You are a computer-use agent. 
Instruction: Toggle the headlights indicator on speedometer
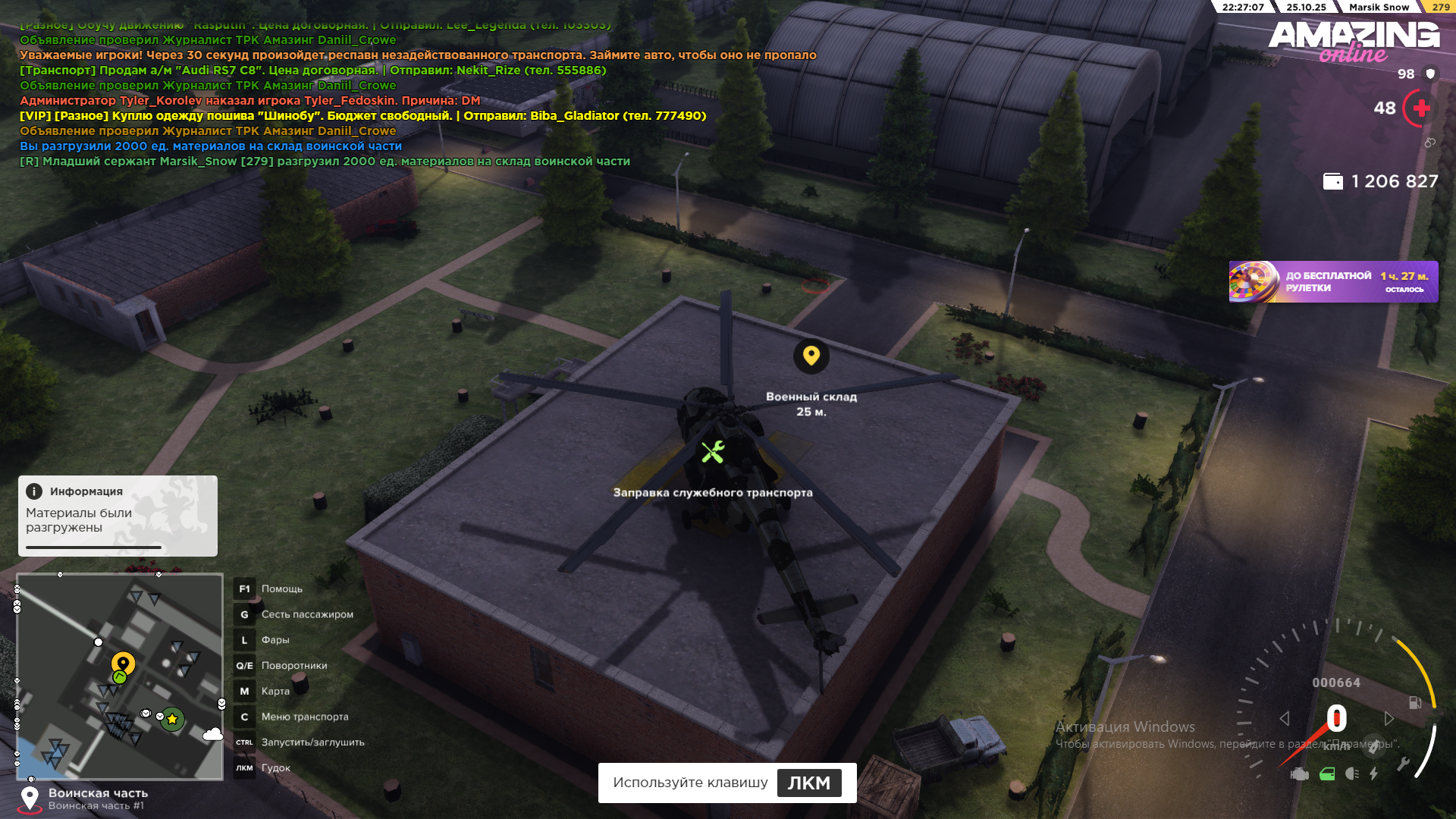click(1351, 774)
